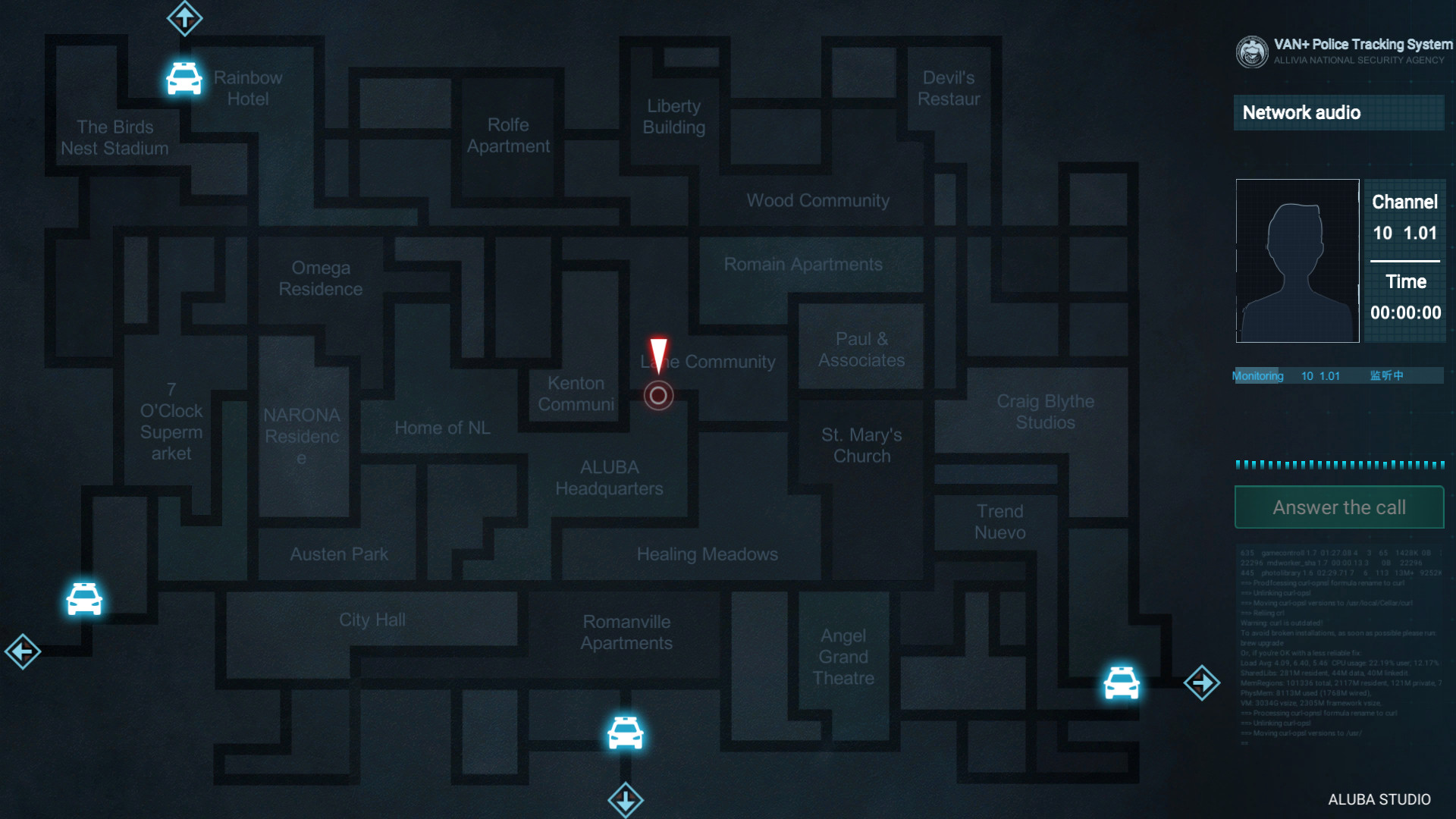Click the ALUBA STUDIO credit label
This screenshot has height=819, width=1456.
click(1382, 799)
